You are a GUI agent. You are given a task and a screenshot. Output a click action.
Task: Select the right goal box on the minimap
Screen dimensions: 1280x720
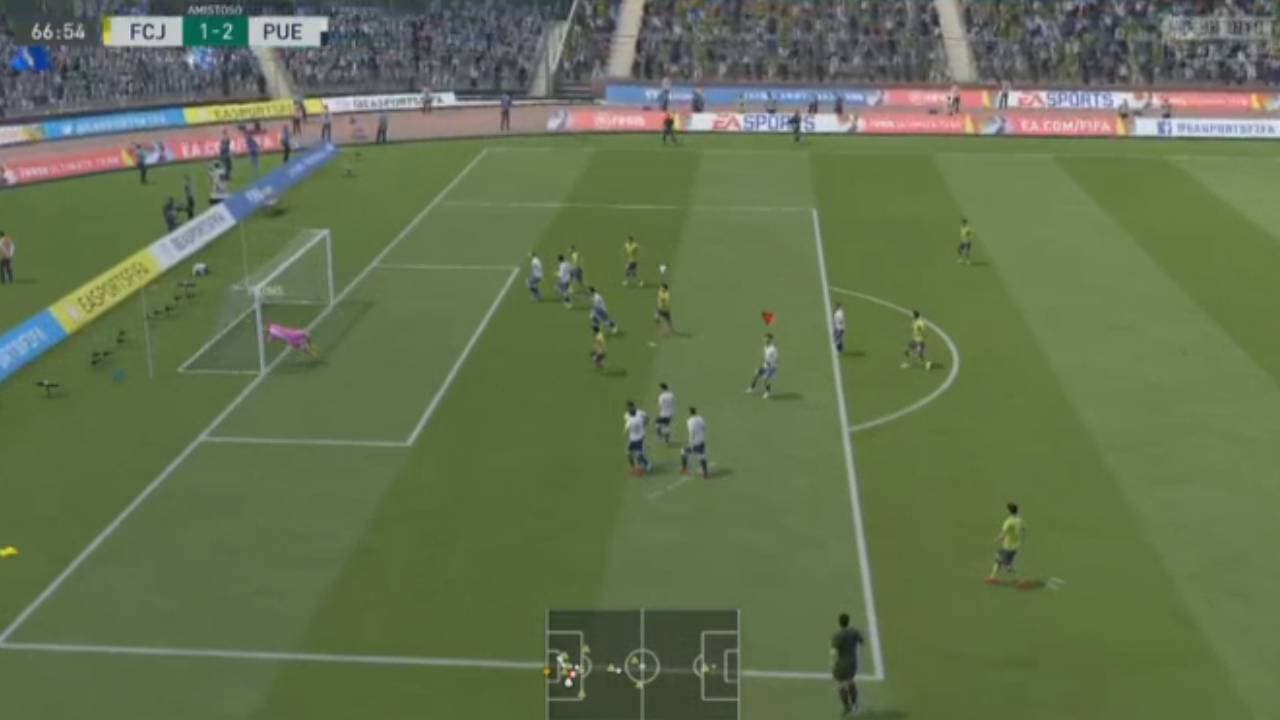pos(734,666)
